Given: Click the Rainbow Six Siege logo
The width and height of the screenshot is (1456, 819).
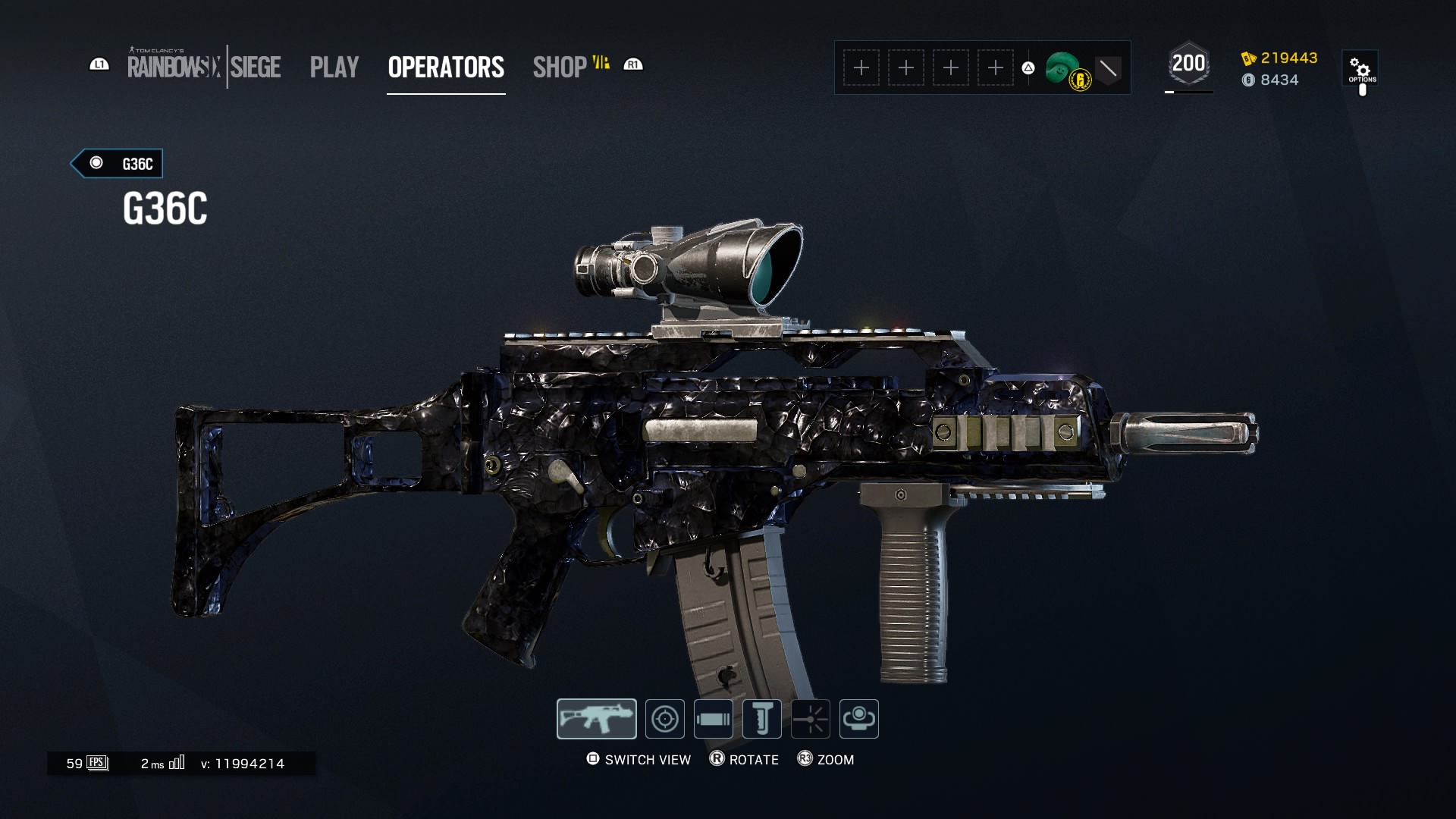Looking at the screenshot, I should (x=204, y=67).
